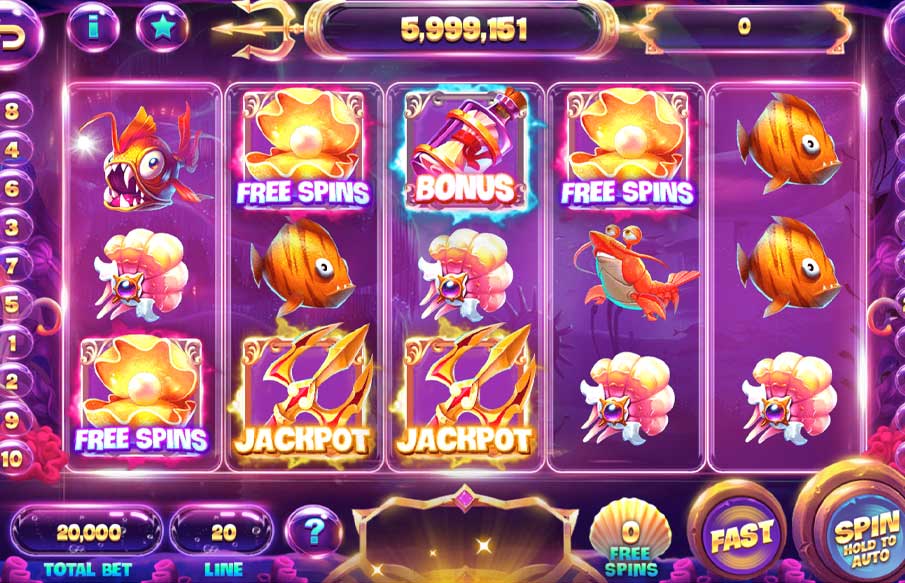
Task: Open the info button with the letter i
Action: click(93, 27)
